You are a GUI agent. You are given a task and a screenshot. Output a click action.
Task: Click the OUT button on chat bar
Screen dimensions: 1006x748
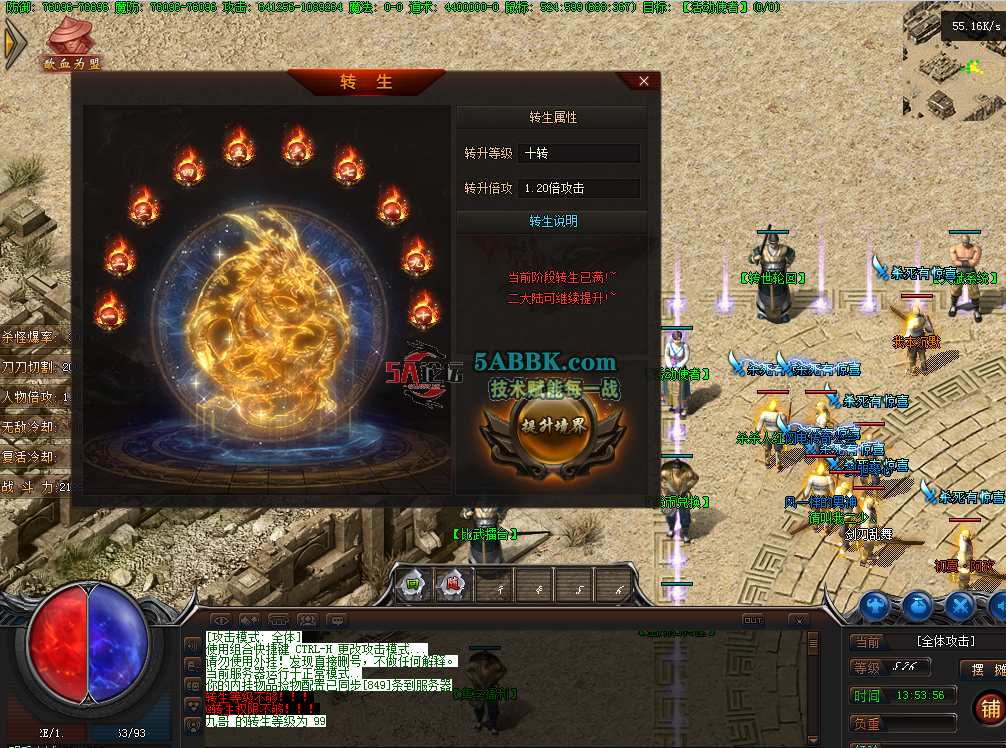(752, 620)
